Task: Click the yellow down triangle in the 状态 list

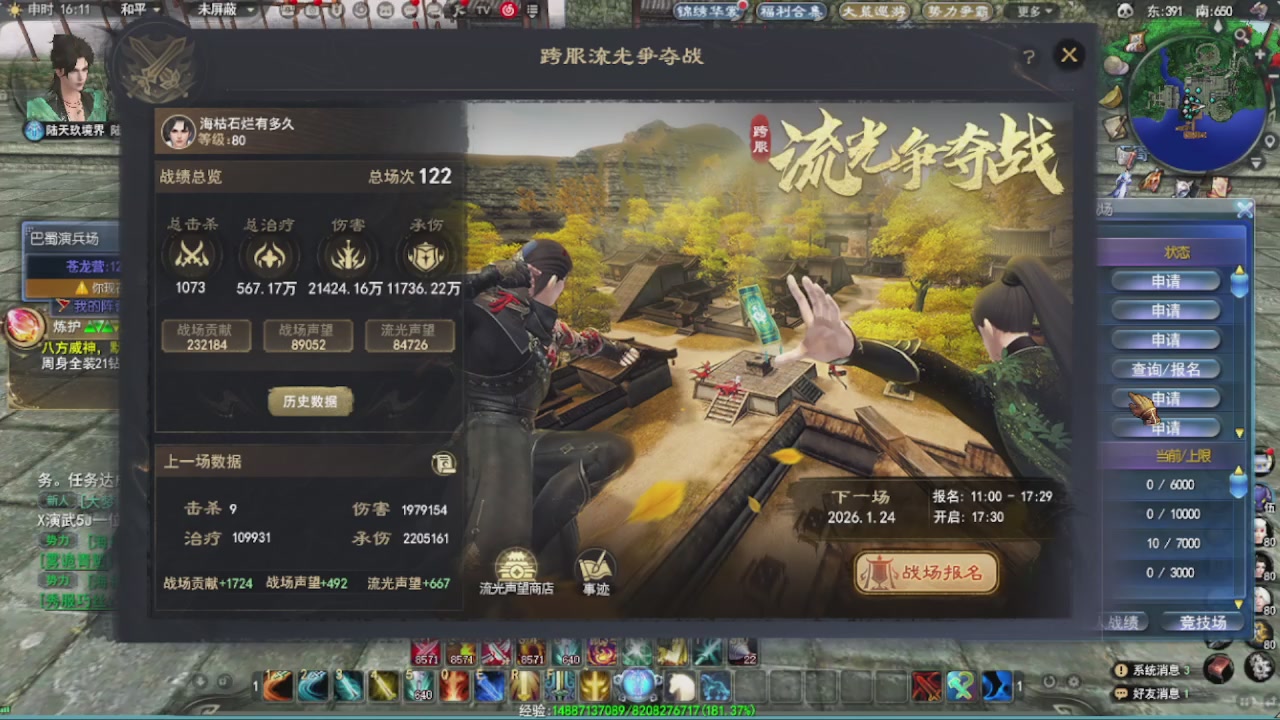Action: [x=1239, y=433]
